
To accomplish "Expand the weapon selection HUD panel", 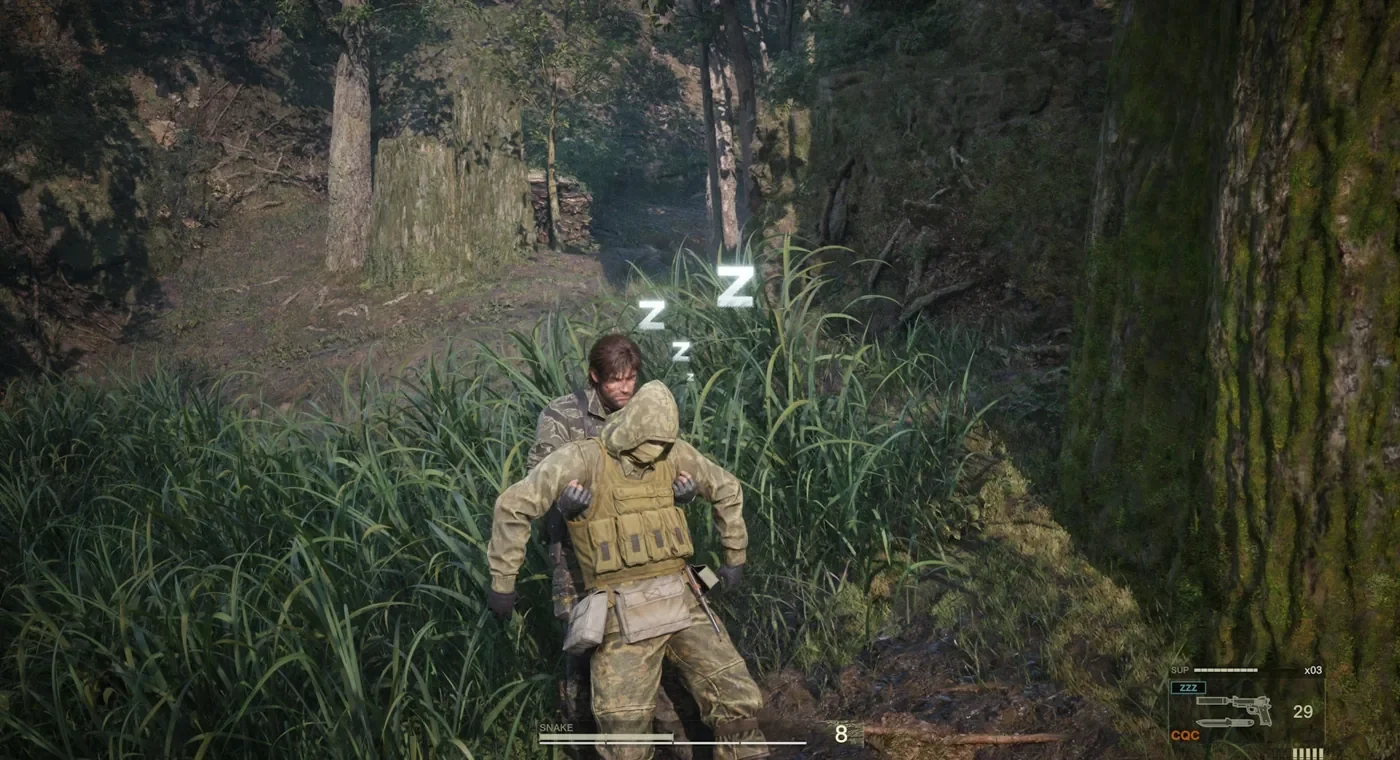I will click(1245, 710).
